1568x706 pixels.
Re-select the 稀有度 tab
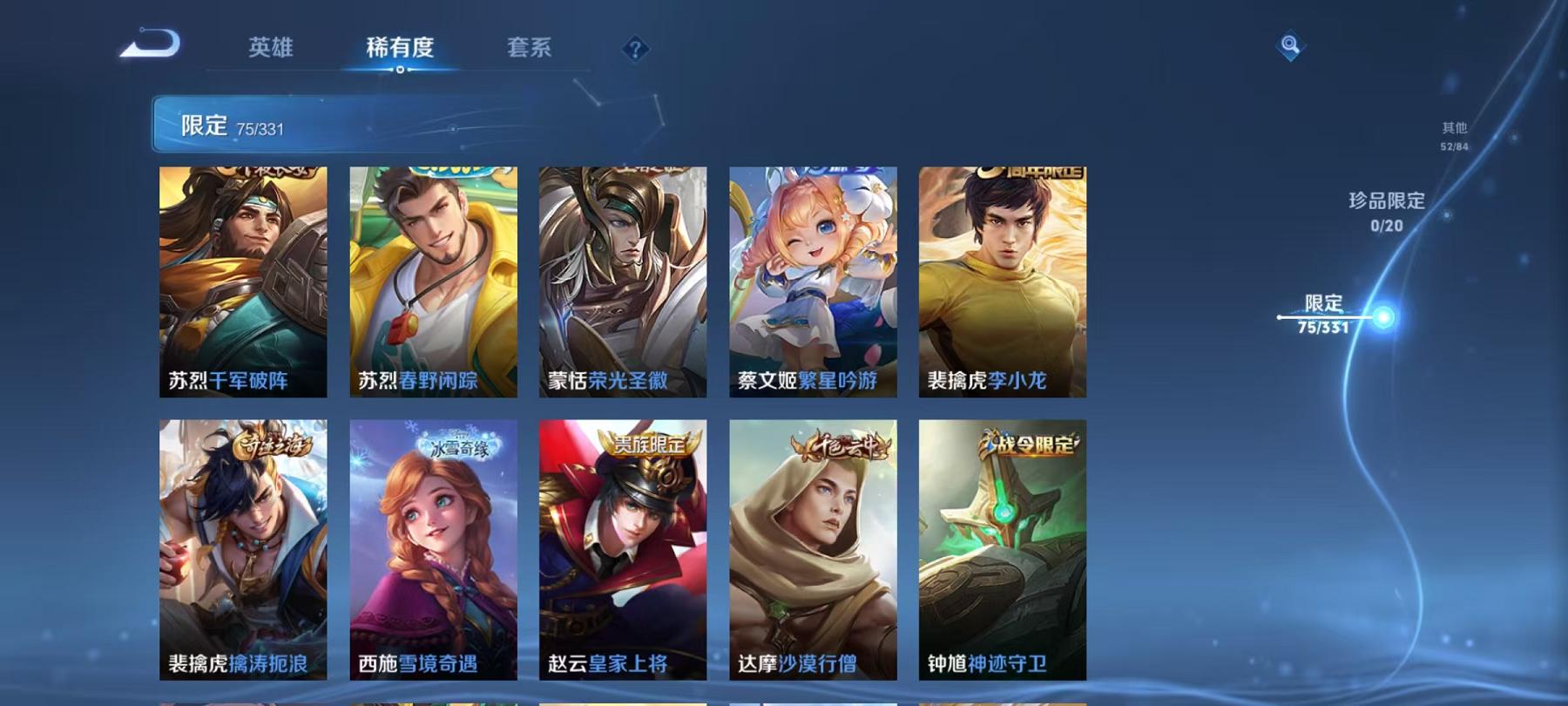coord(400,50)
